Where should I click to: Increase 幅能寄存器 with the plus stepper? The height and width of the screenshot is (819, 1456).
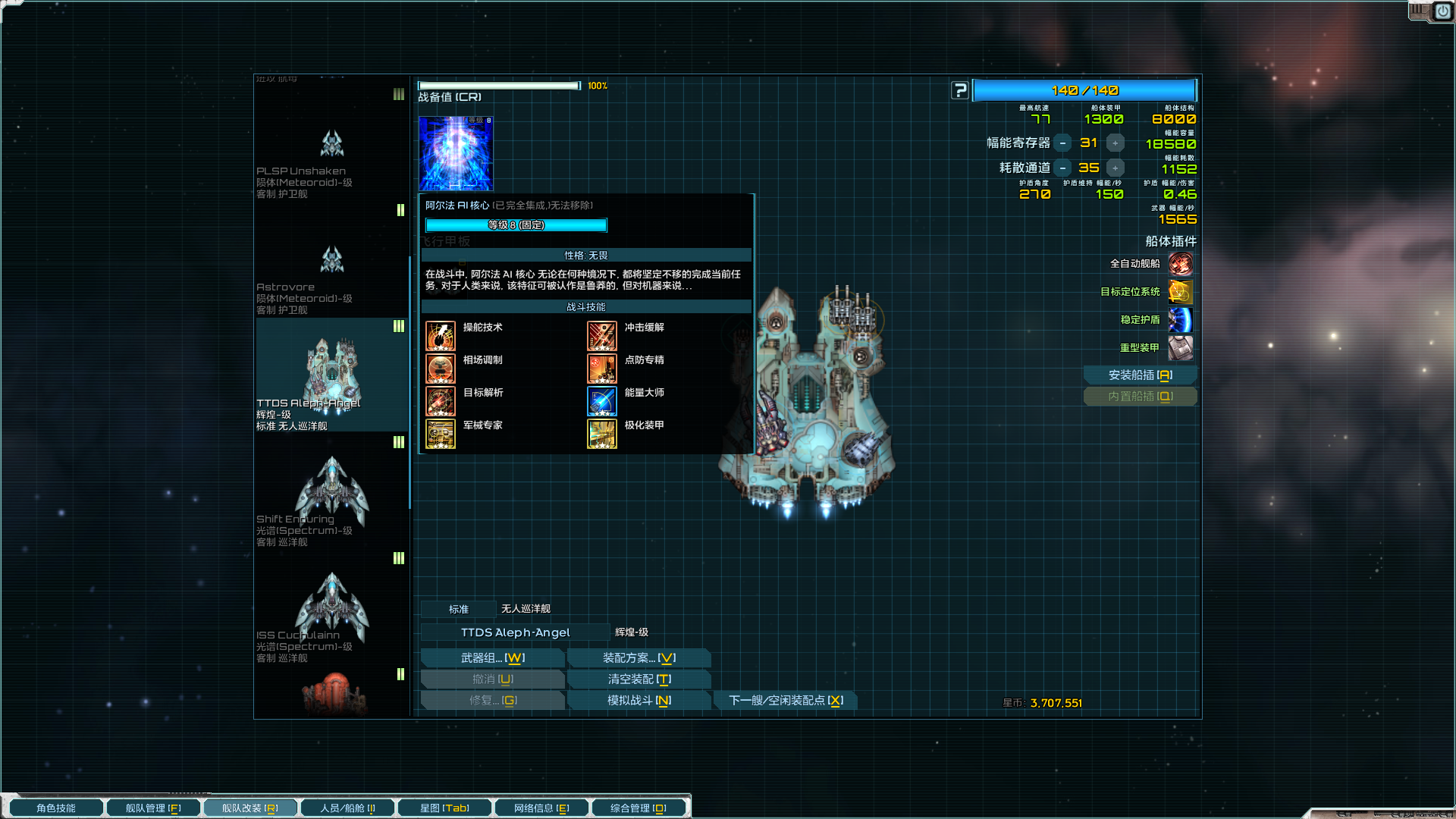(x=1115, y=142)
